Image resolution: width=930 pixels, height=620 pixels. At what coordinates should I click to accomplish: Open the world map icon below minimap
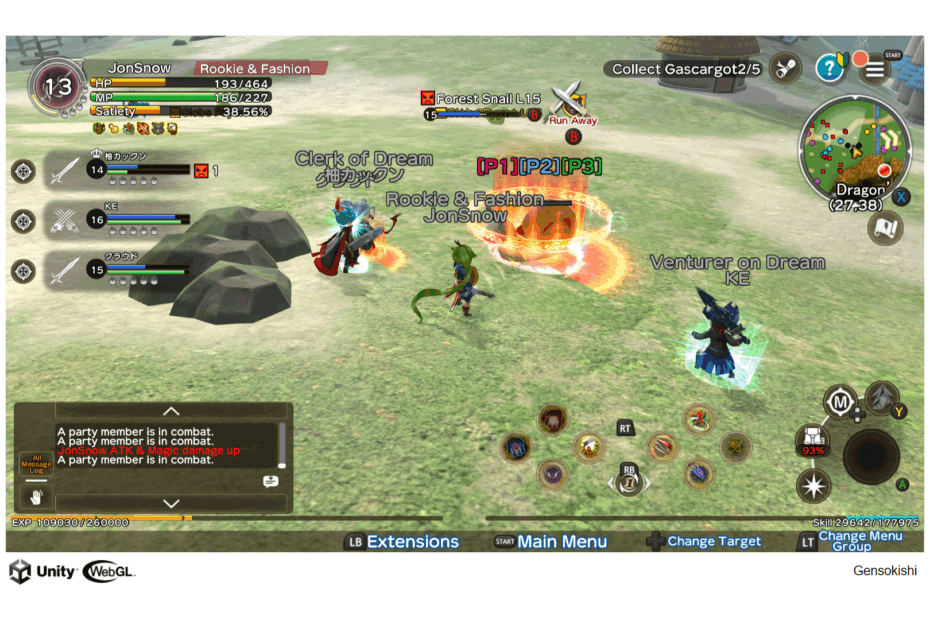pos(884,228)
